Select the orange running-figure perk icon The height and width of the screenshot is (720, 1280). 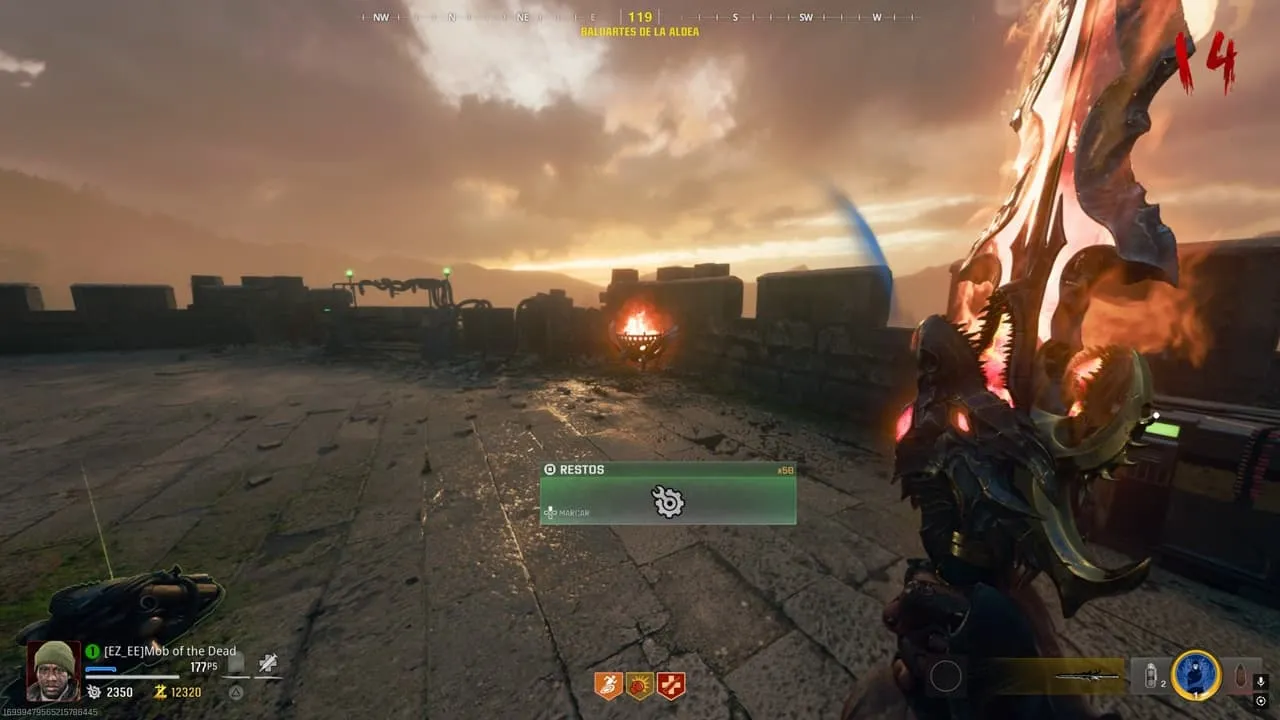tap(608, 685)
